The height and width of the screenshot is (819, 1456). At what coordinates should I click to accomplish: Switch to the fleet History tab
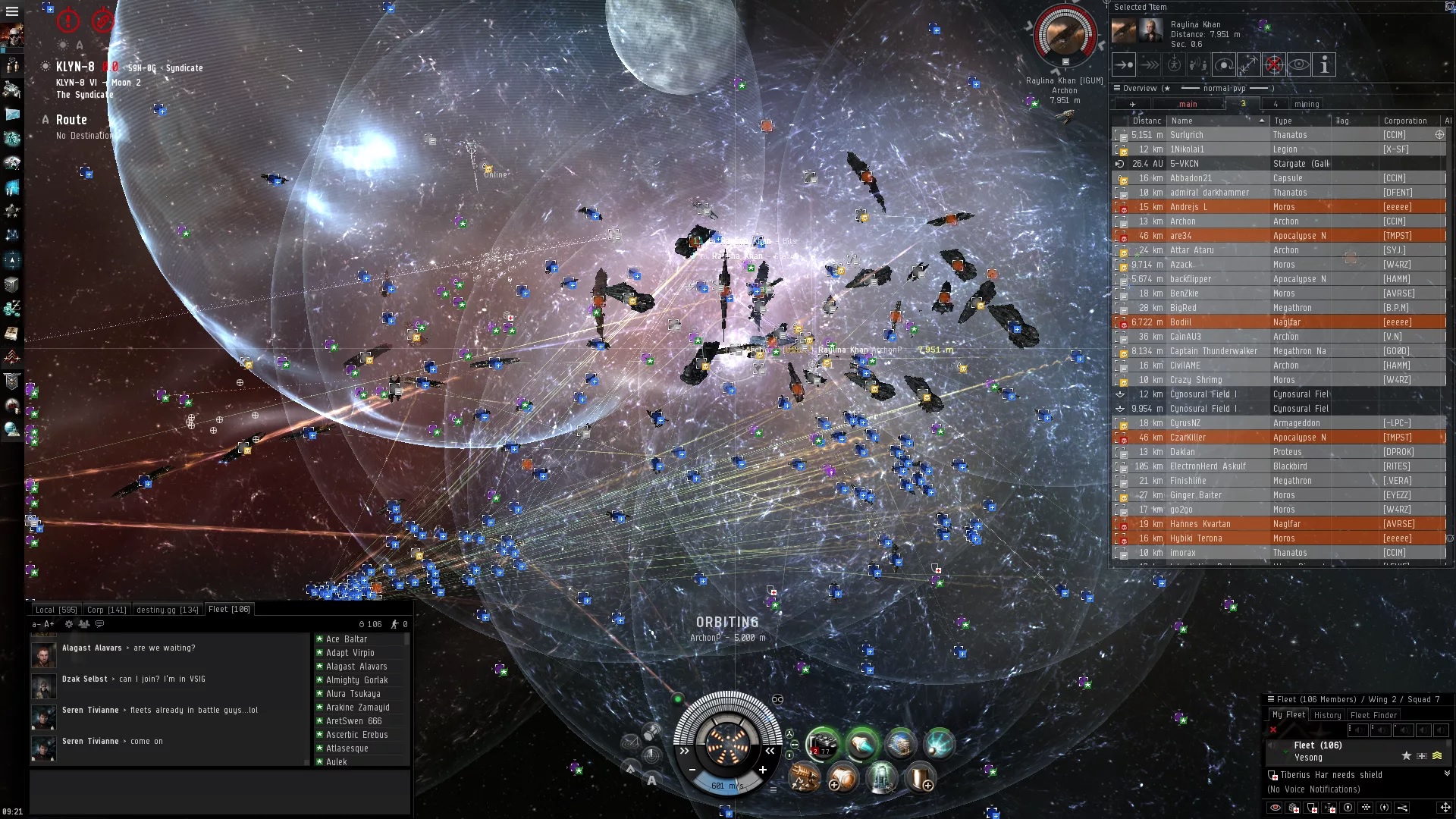1327,715
